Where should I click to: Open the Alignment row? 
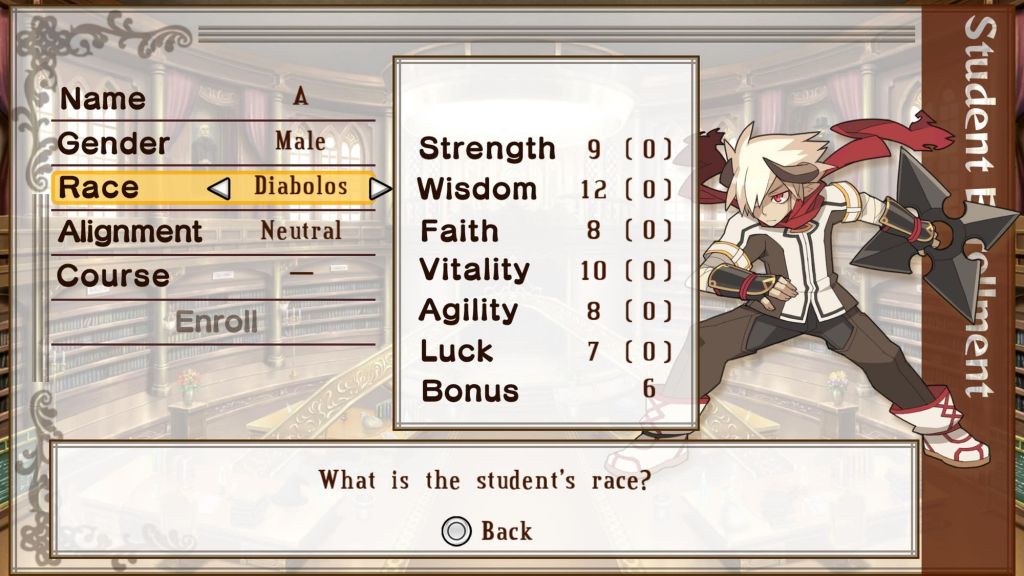213,231
